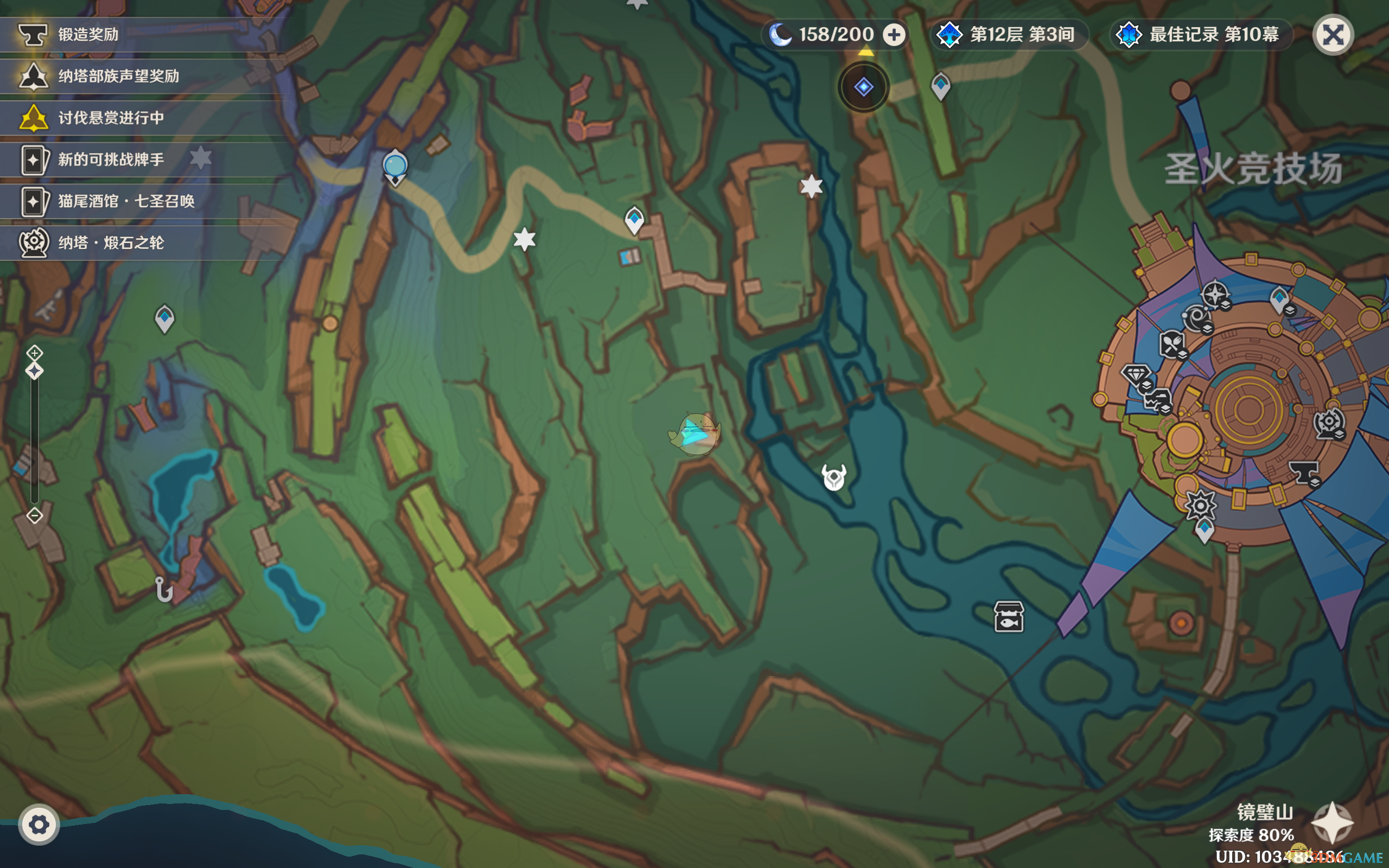Zoom in the map with plus
Image resolution: width=1389 pixels, height=868 pixels.
pyautogui.click(x=34, y=353)
